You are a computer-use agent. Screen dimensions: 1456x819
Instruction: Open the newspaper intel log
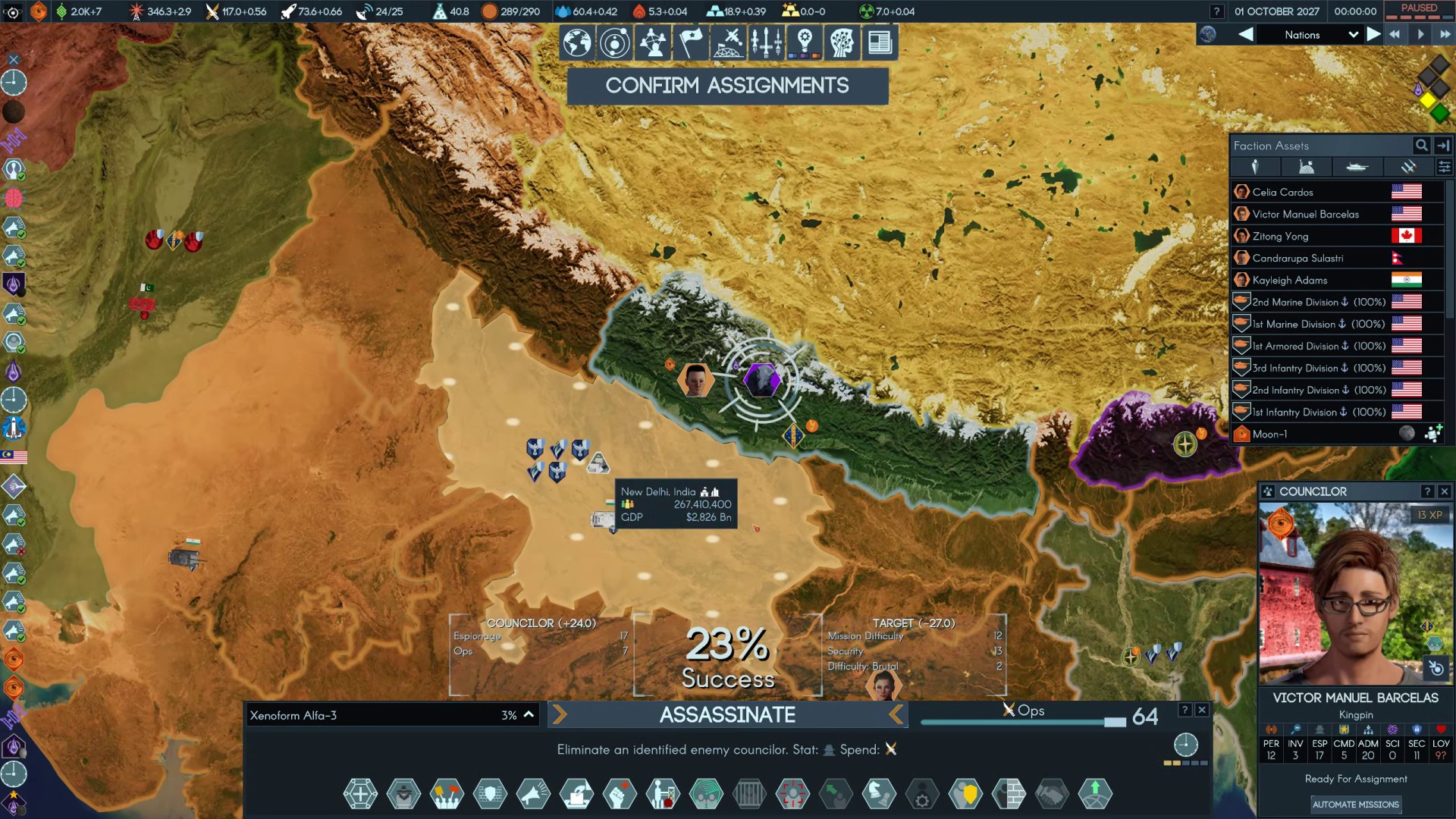tap(880, 42)
